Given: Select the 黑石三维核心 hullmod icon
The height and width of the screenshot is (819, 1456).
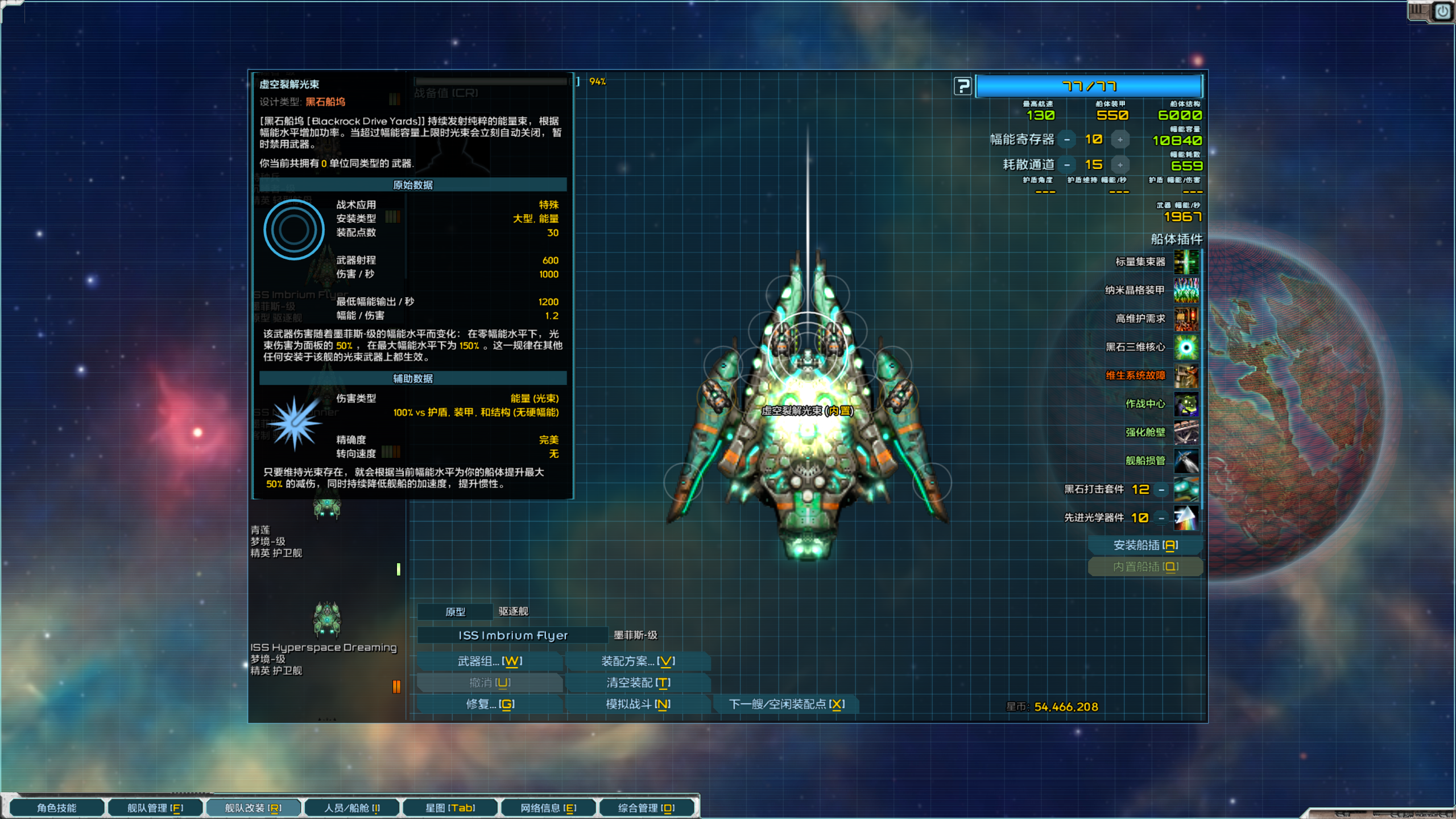Looking at the screenshot, I should (1187, 348).
